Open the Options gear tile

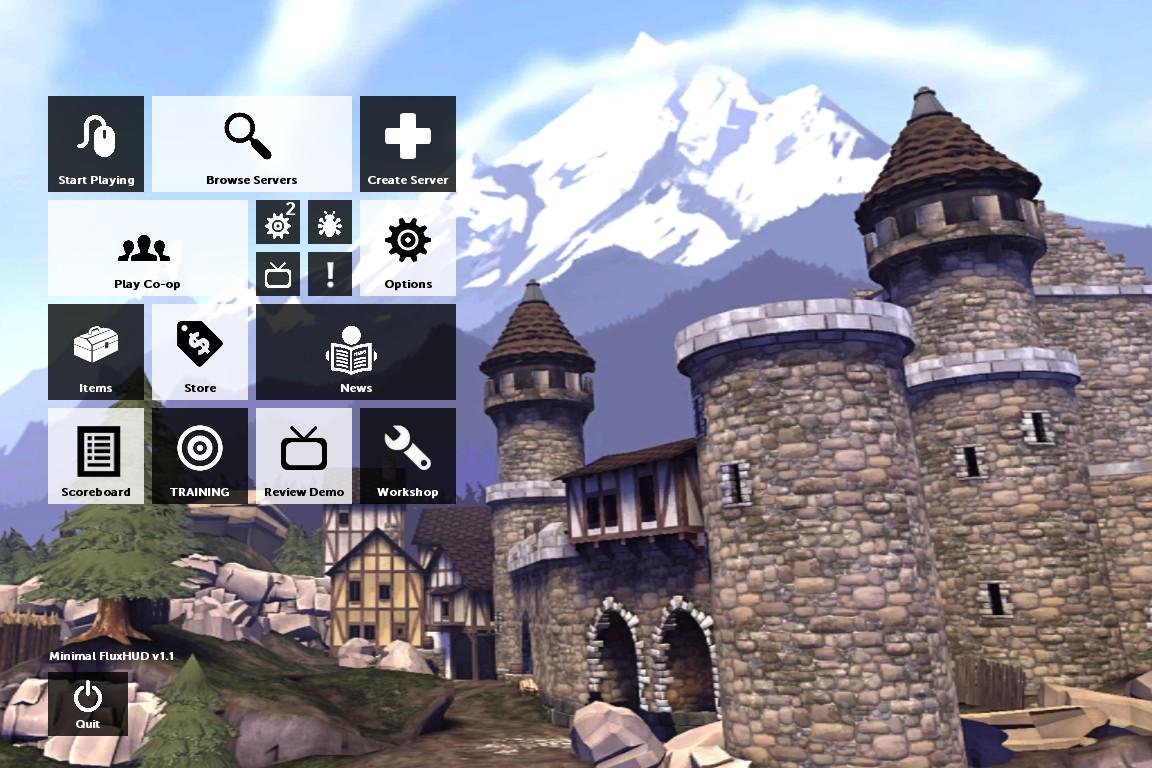[x=408, y=248]
